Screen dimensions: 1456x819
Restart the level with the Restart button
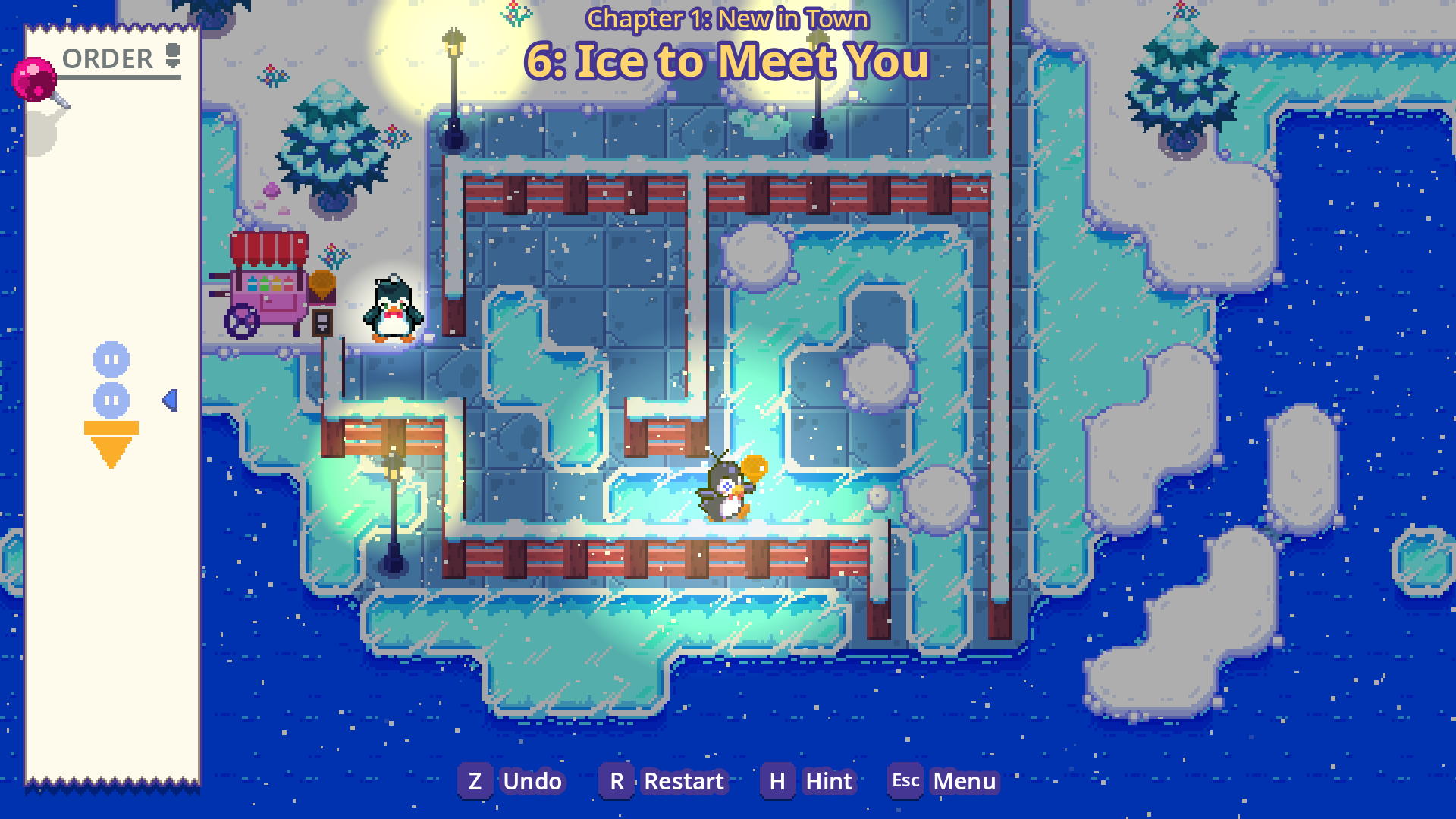[x=664, y=781]
